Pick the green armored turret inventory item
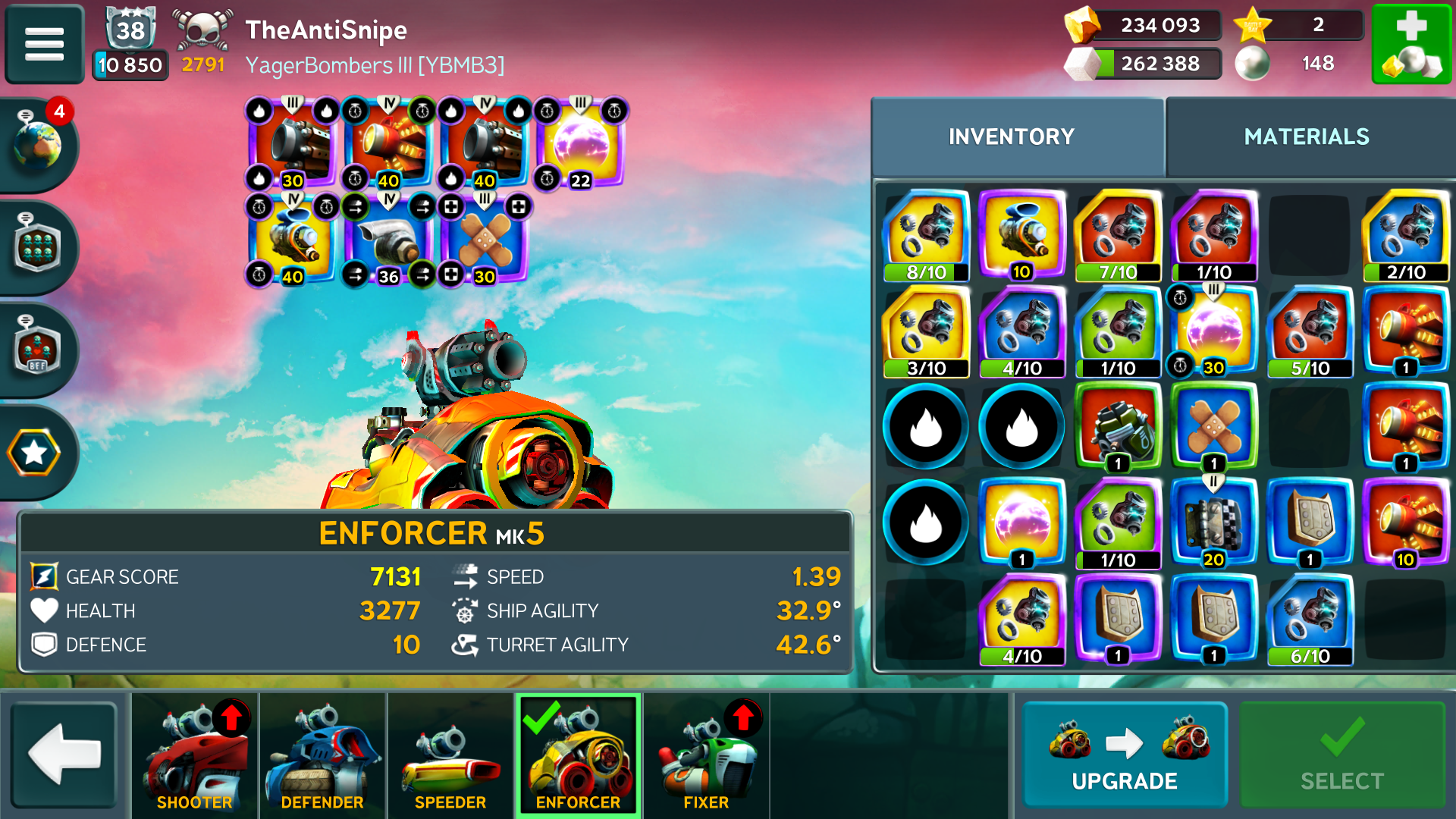1456x819 pixels. [1118, 426]
